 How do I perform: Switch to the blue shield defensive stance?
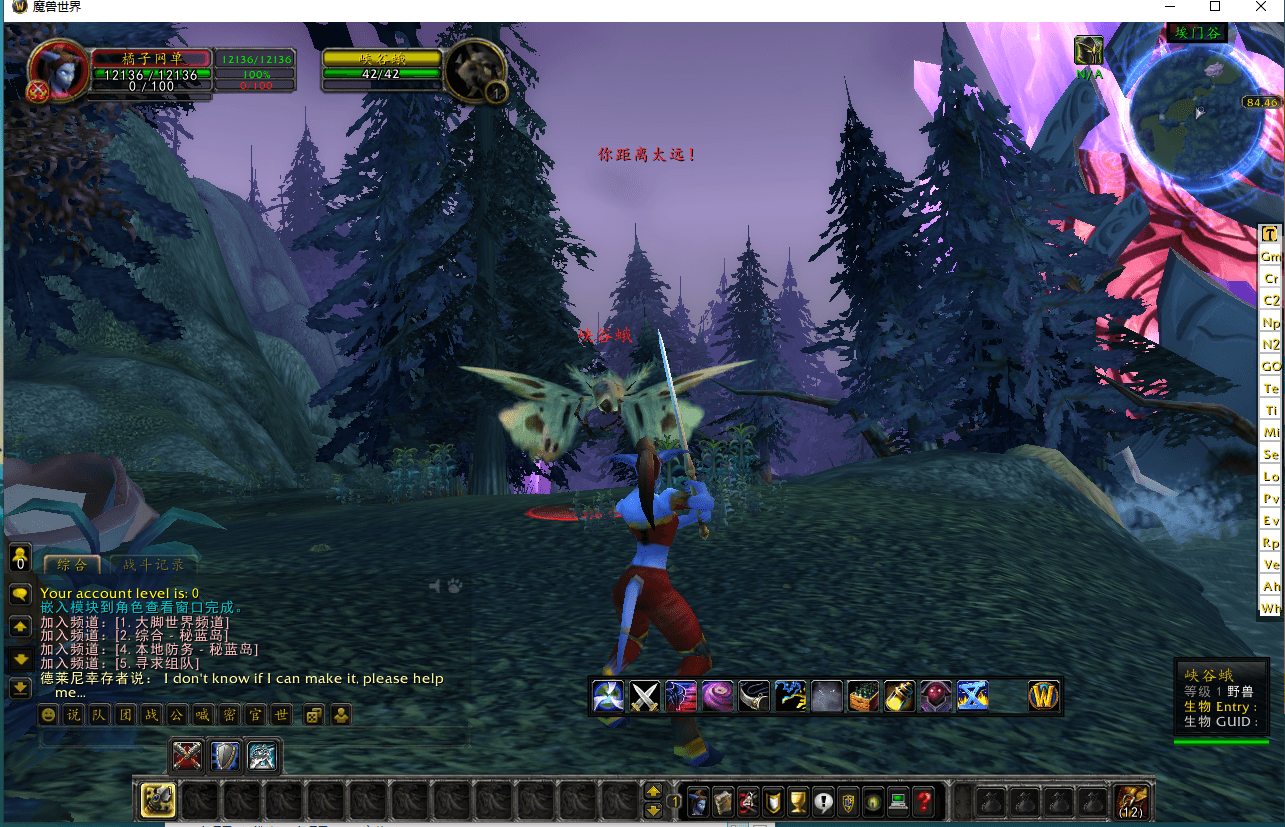click(x=225, y=756)
